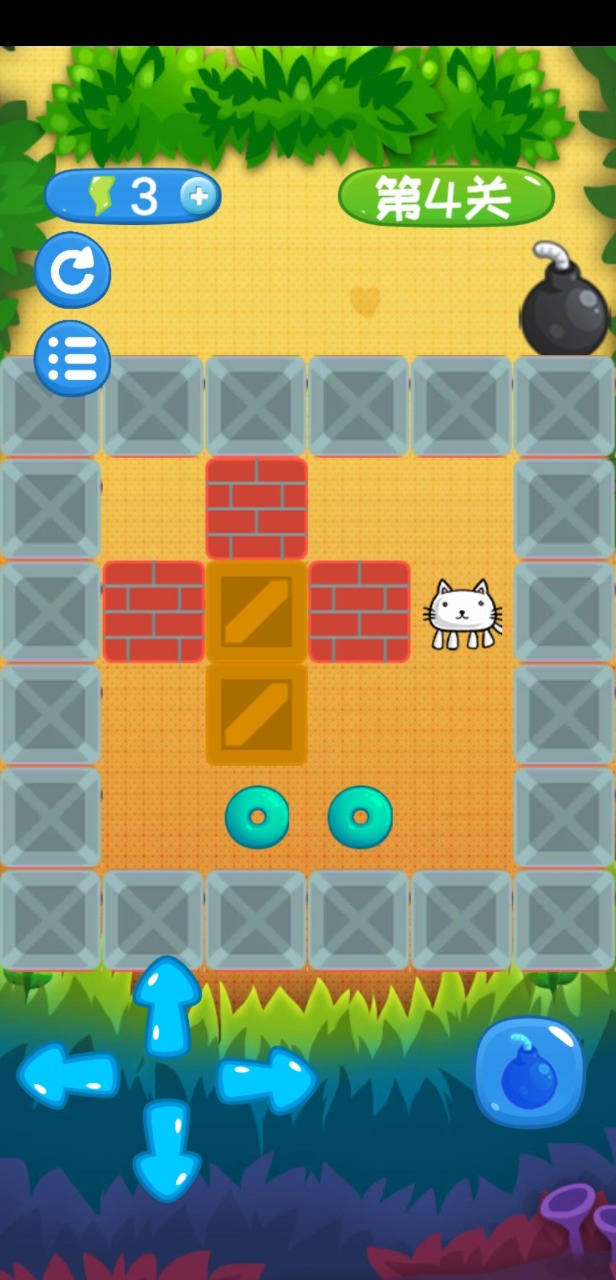Viewport: 616px width, 1280px height.
Task: Restart the level with the circular arrow
Action: pyautogui.click(x=73, y=270)
